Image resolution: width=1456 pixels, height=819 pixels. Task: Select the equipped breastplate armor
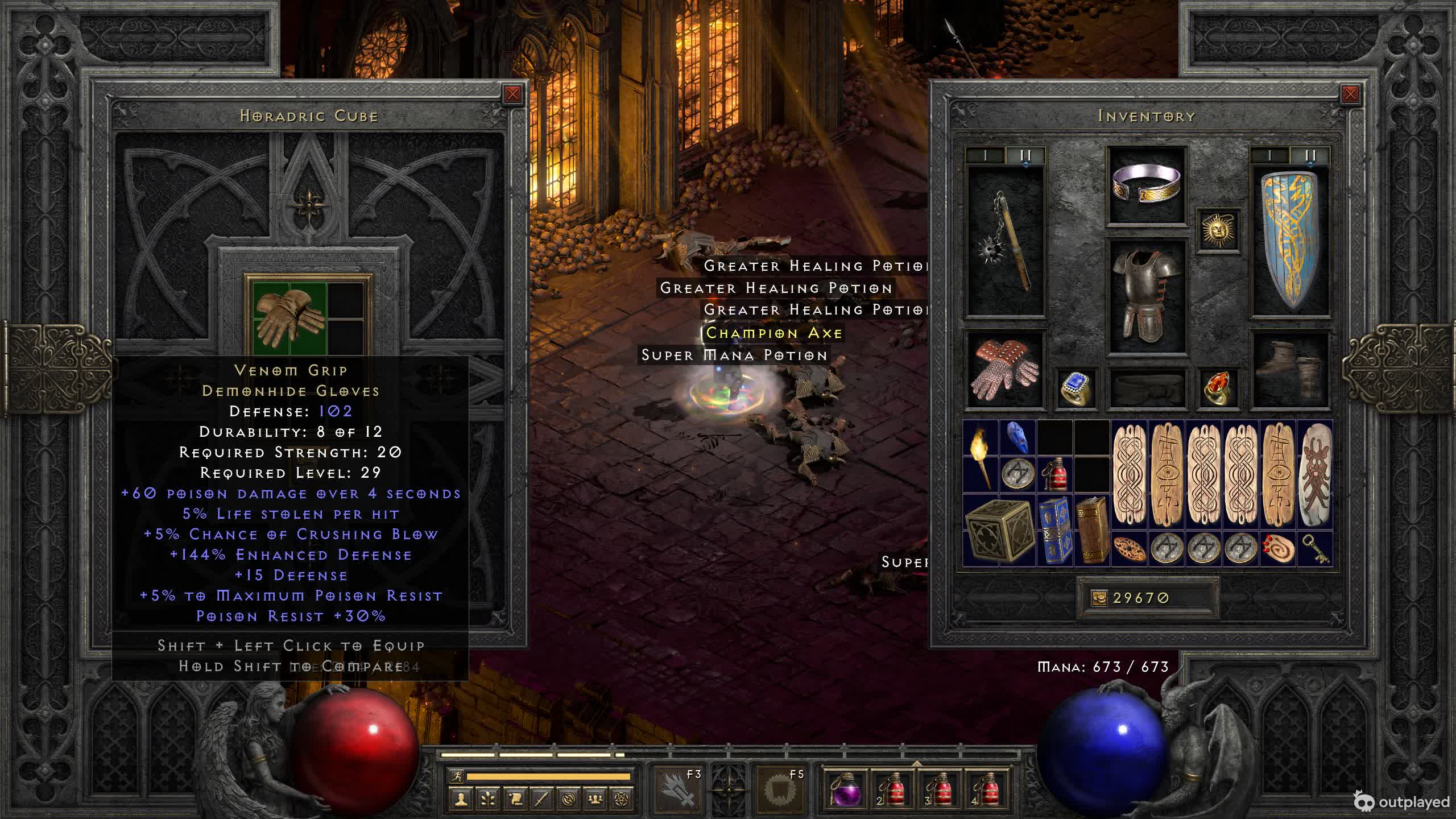pyautogui.click(x=1147, y=296)
